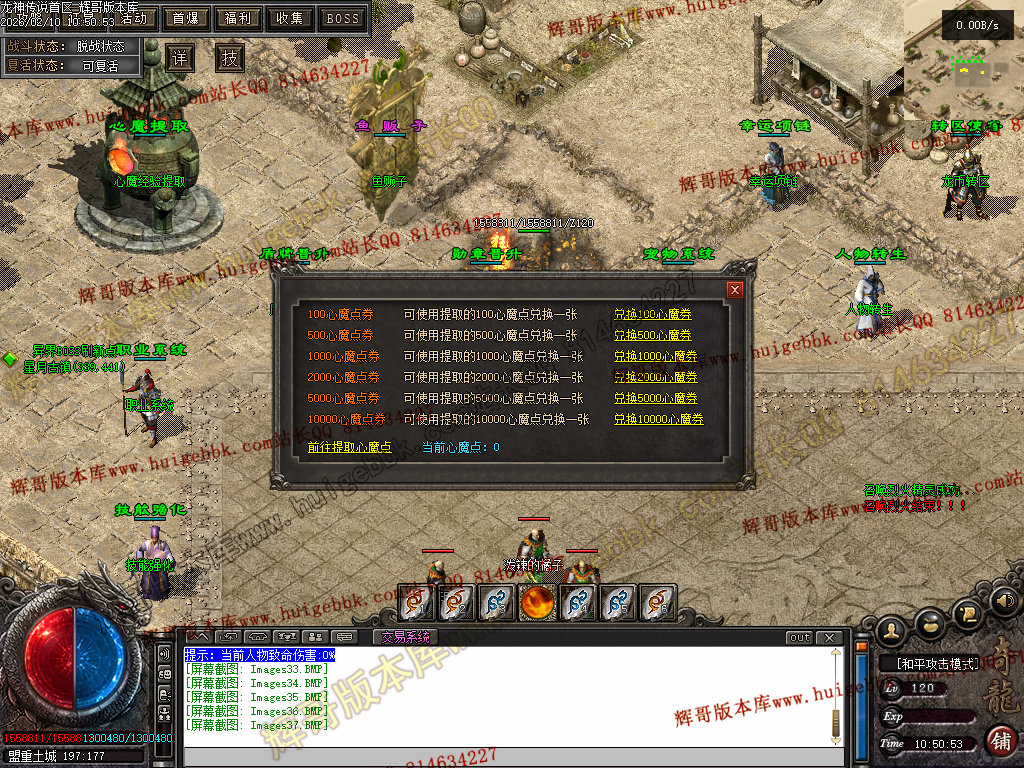Exchange for a 2000心魔券
The width and height of the screenshot is (1024, 768).
point(655,377)
